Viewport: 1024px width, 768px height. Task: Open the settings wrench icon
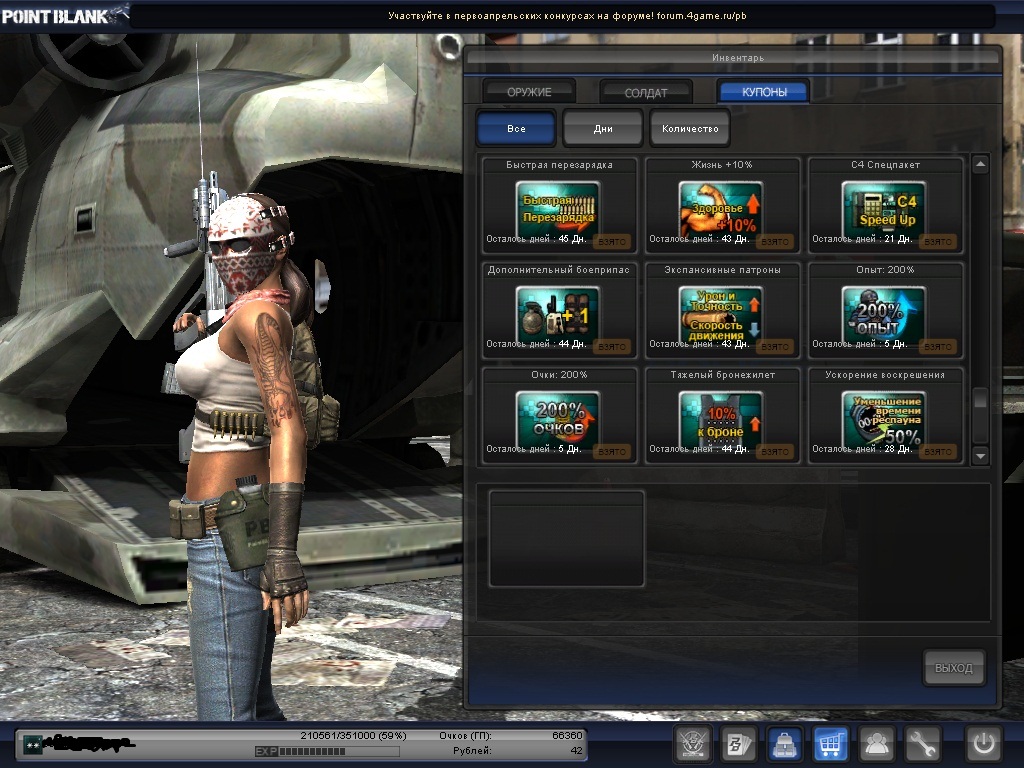point(923,744)
